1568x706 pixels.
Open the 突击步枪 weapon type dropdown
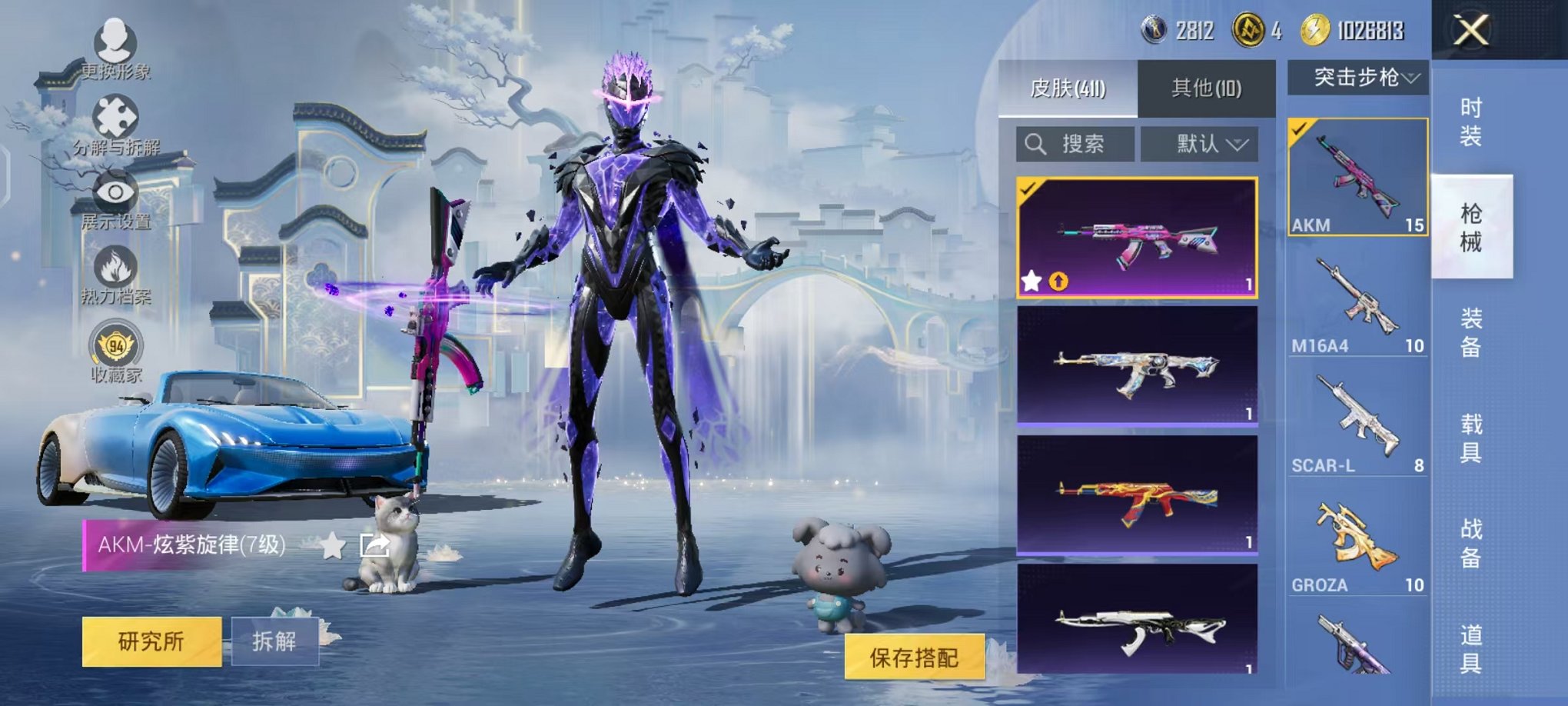[x=1358, y=78]
